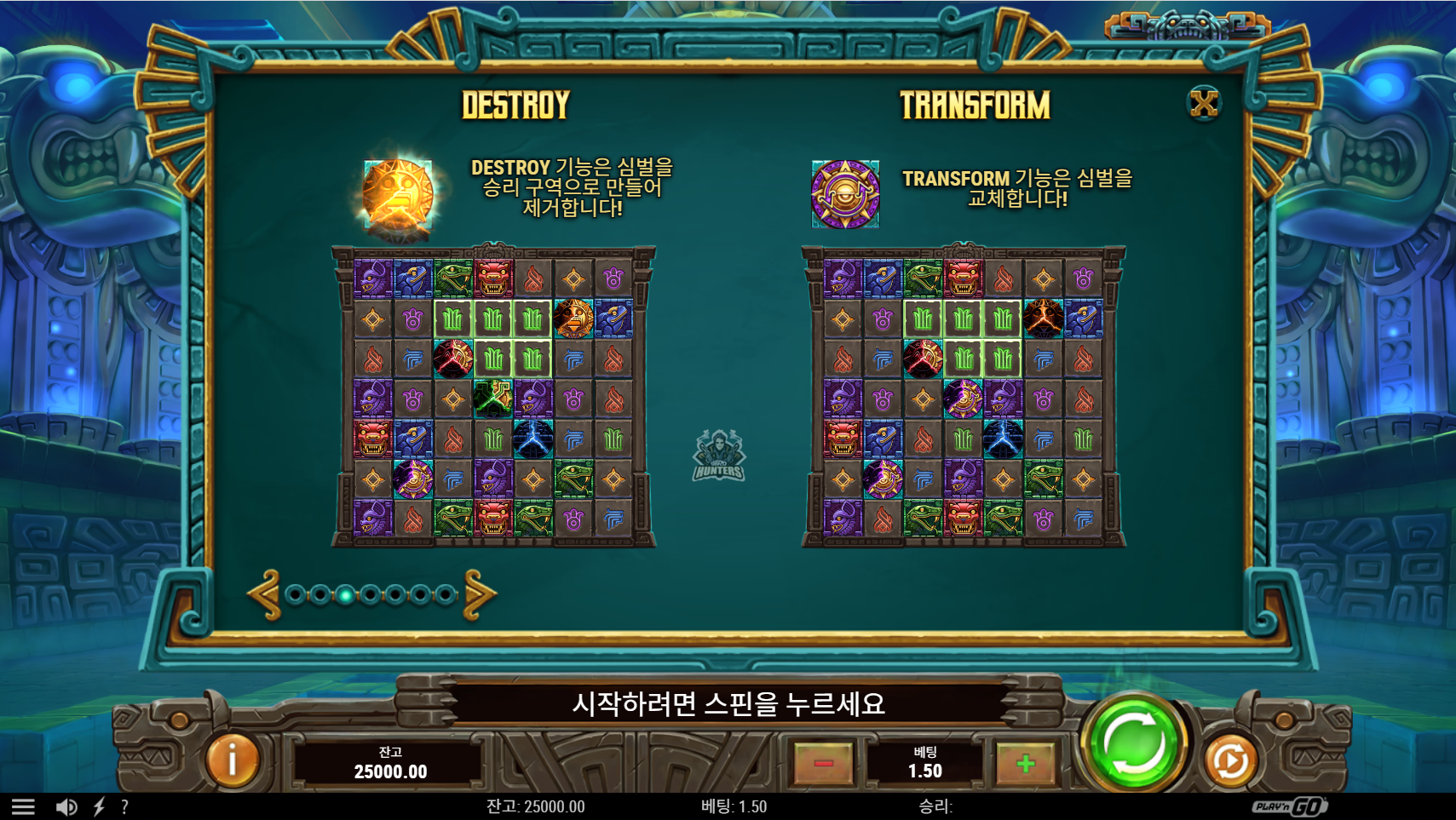
Task: Toggle the sound speaker icon
Action: click(x=66, y=806)
